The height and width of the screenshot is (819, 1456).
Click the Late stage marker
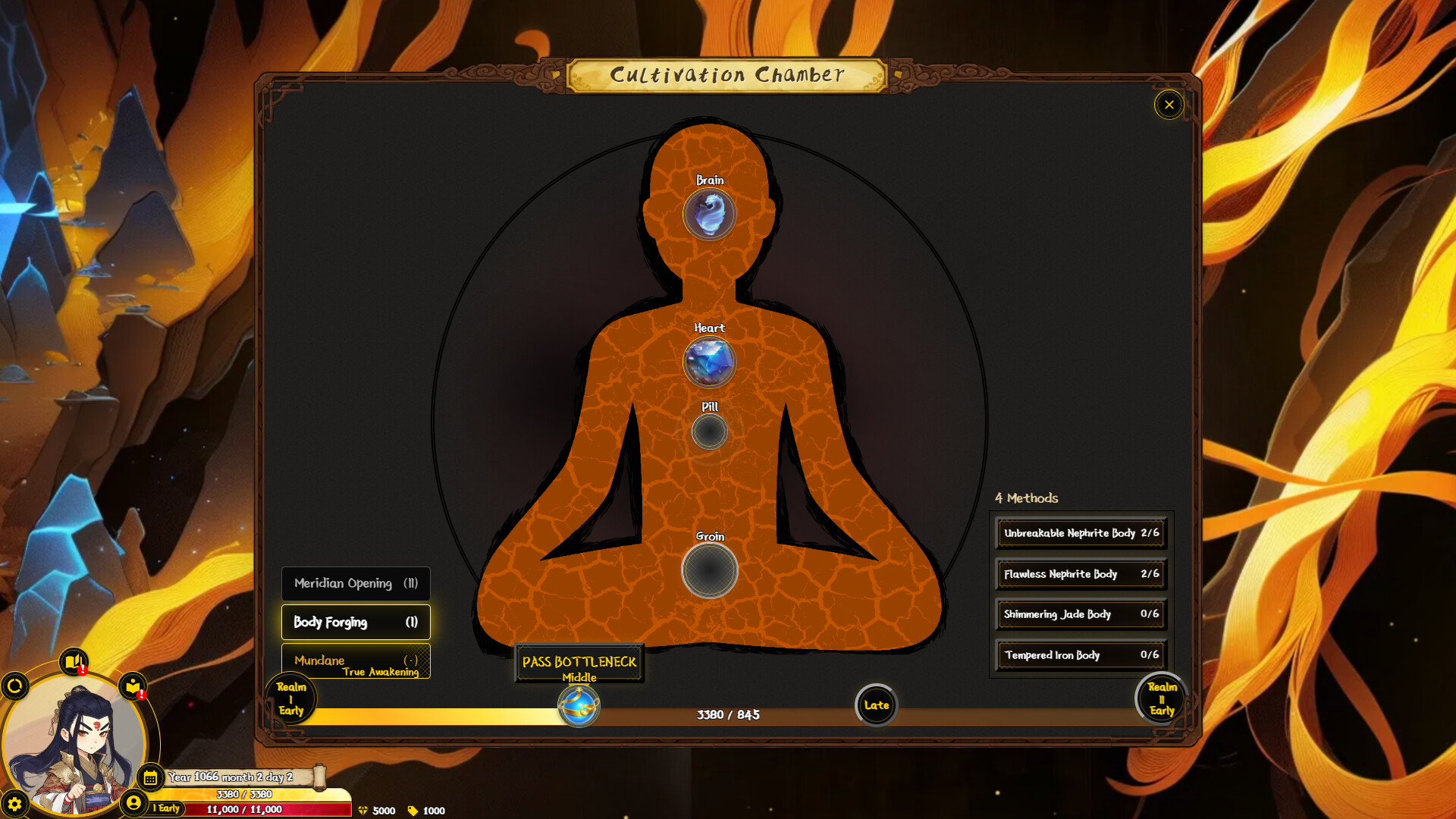pyautogui.click(x=876, y=705)
